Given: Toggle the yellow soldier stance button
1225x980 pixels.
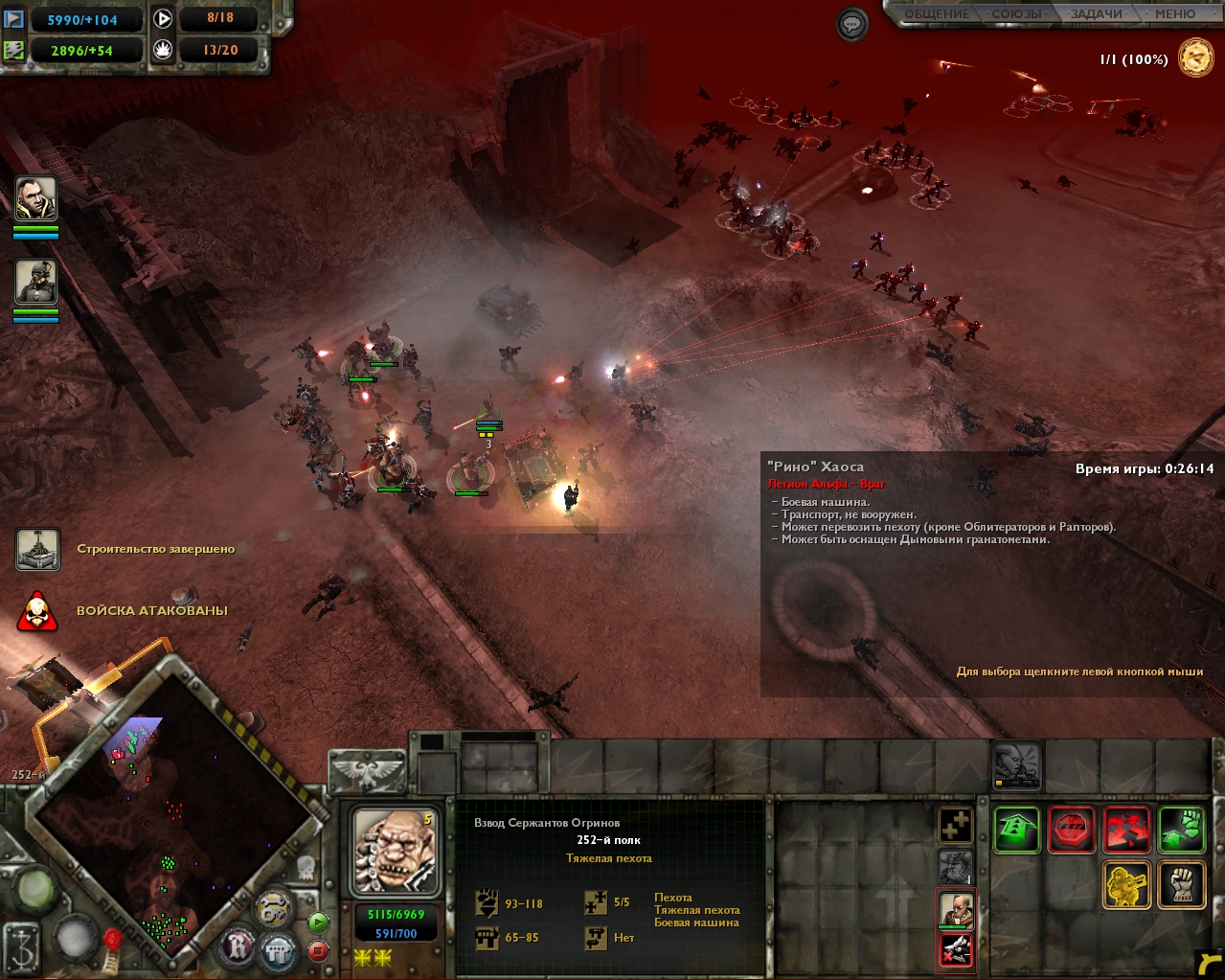Looking at the screenshot, I should coord(1126,883).
